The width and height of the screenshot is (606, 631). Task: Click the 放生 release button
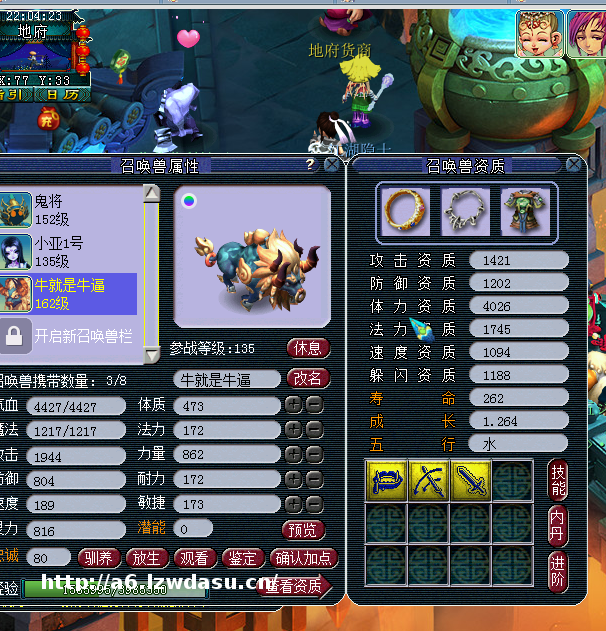tap(147, 557)
